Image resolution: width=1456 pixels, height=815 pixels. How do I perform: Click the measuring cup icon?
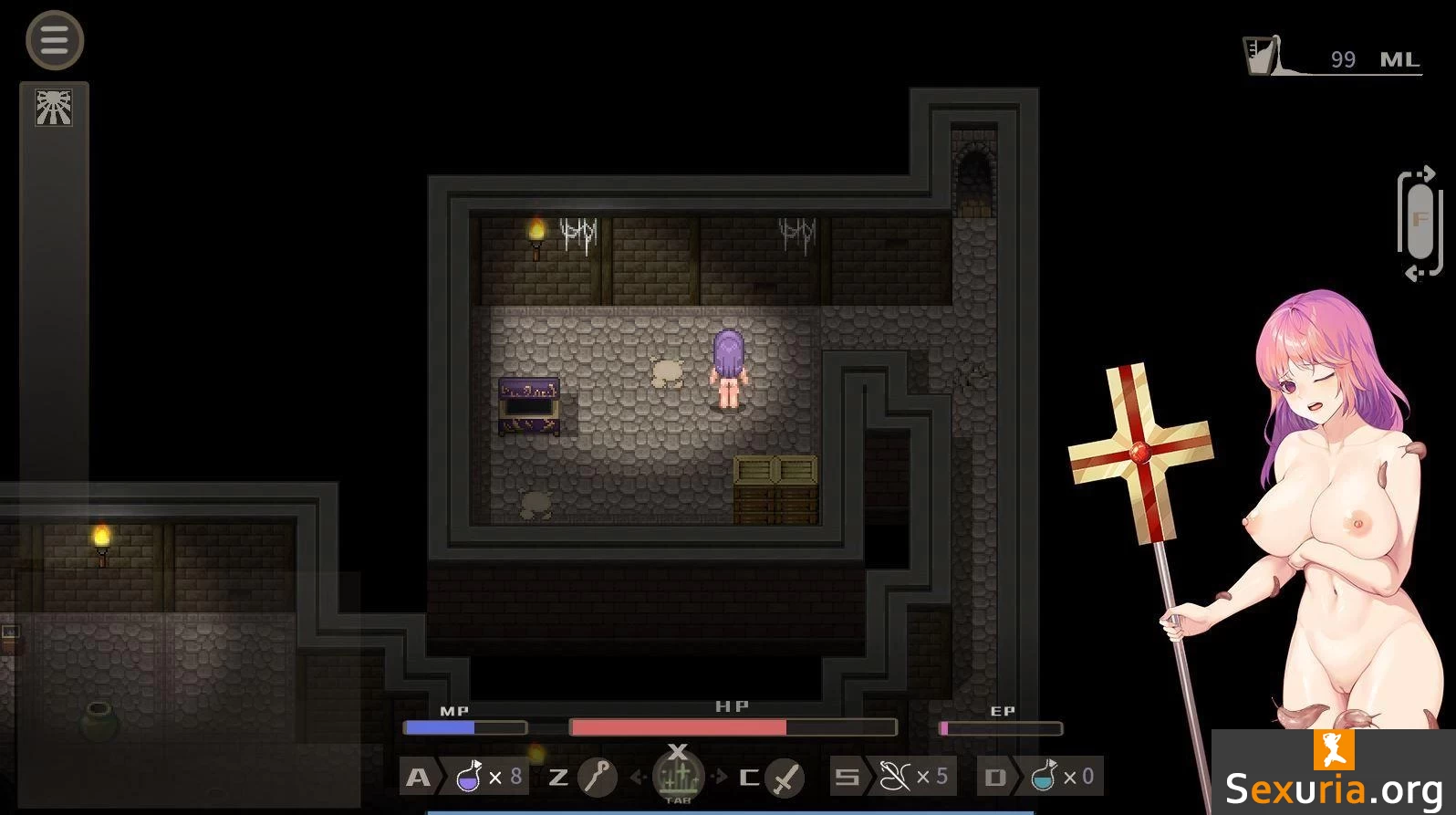pos(1263,56)
